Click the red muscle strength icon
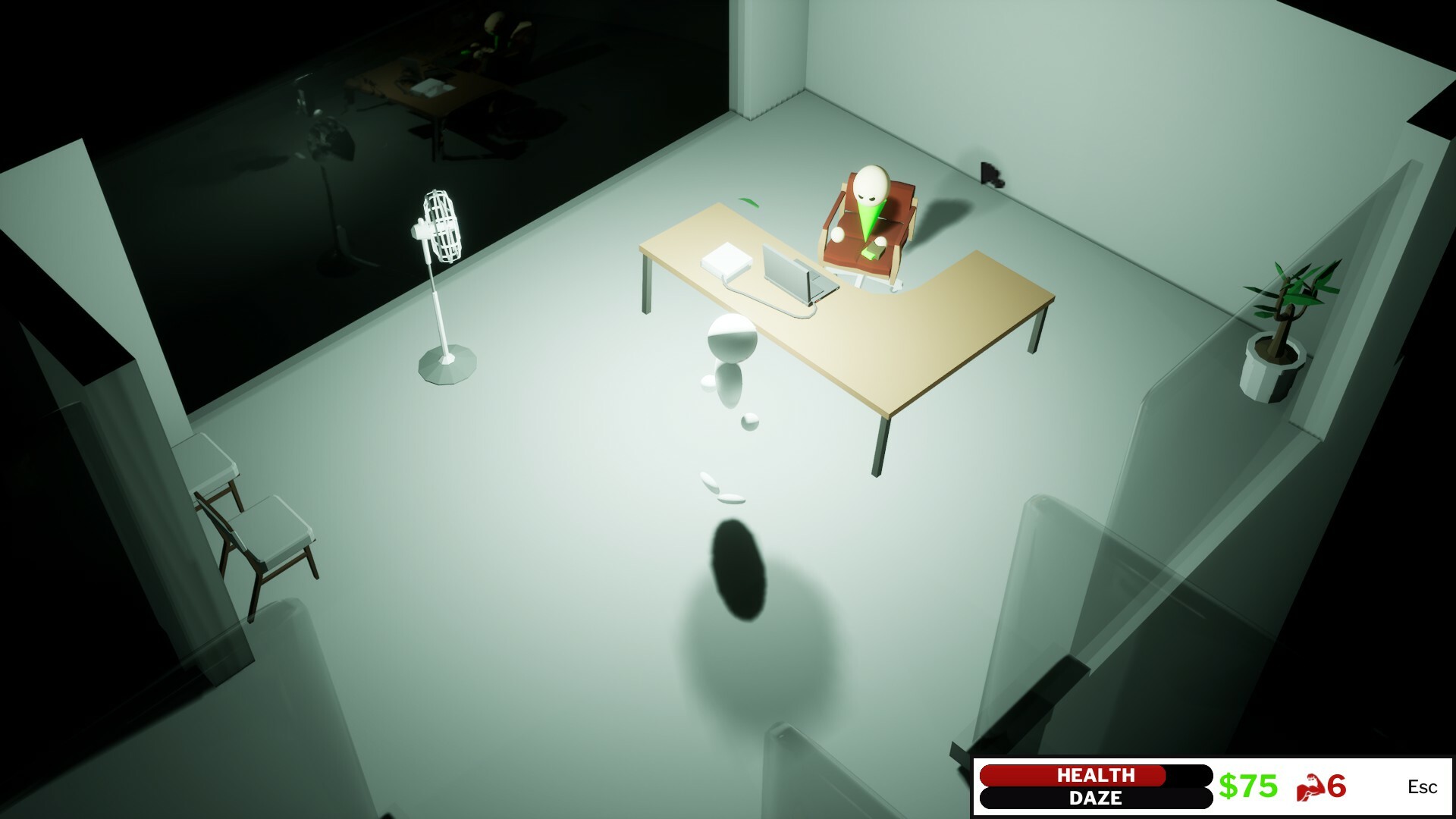The width and height of the screenshot is (1456, 819). 1309,786
